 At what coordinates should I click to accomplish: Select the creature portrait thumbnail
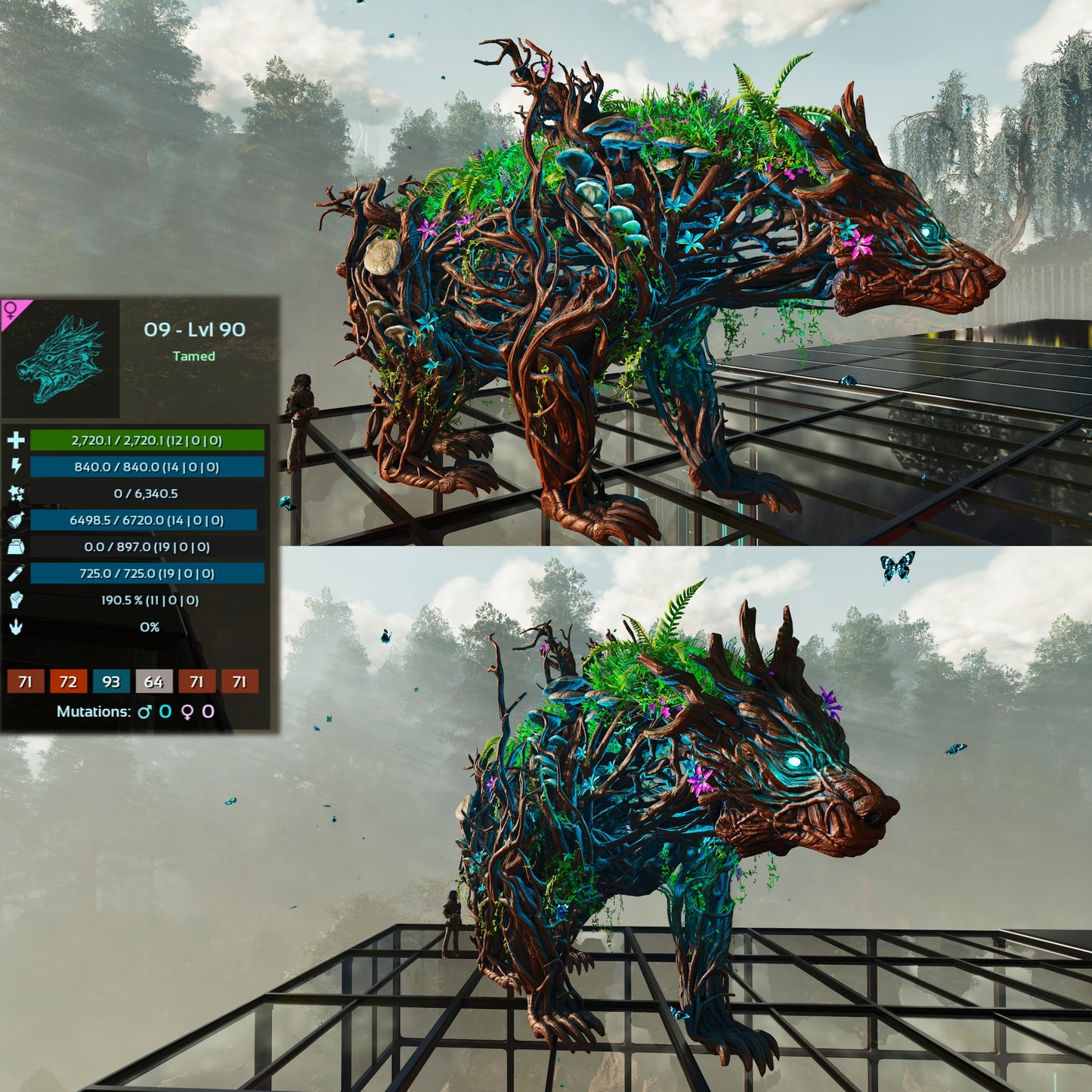point(60,359)
